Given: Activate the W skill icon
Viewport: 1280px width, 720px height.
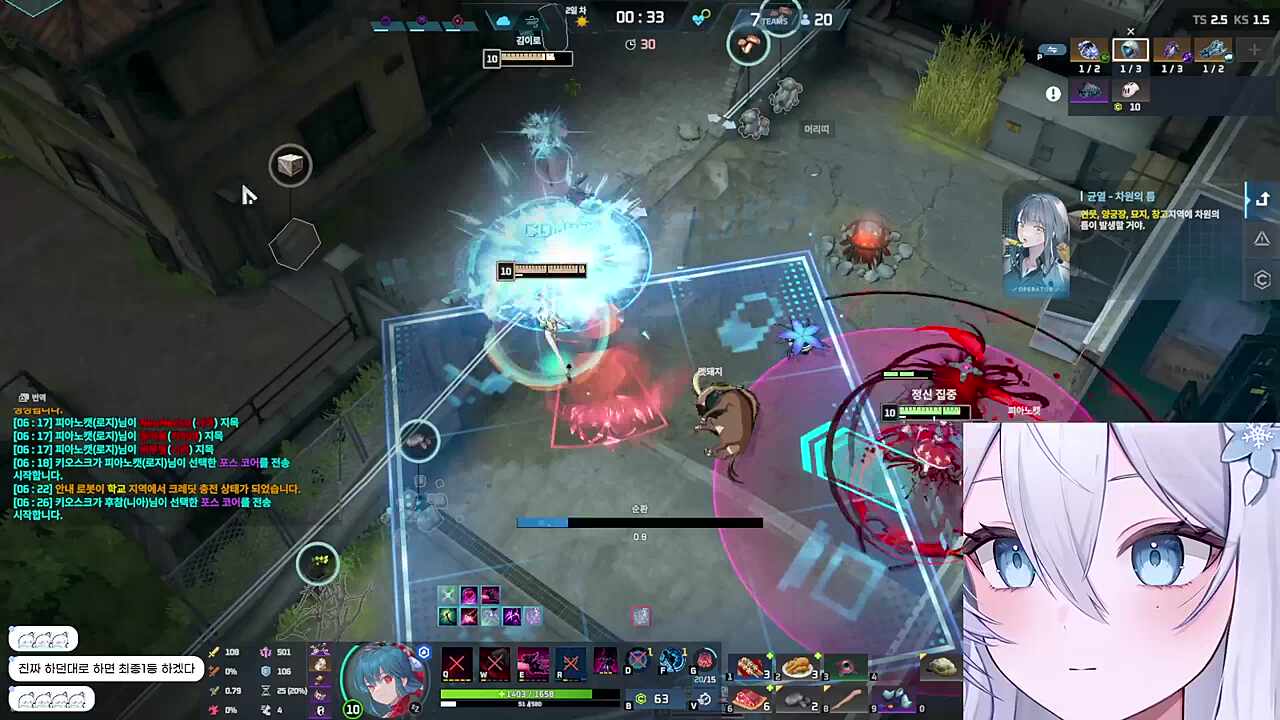Looking at the screenshot, I should tap(494, 664).
